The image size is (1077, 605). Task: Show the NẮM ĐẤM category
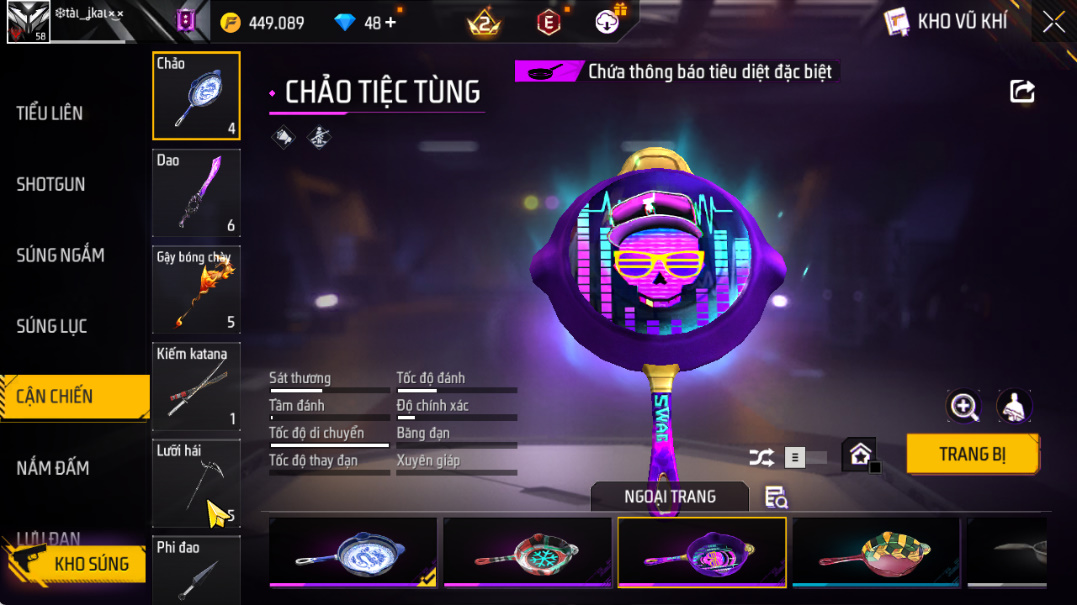pyautogui.click(x=53, y=467)
